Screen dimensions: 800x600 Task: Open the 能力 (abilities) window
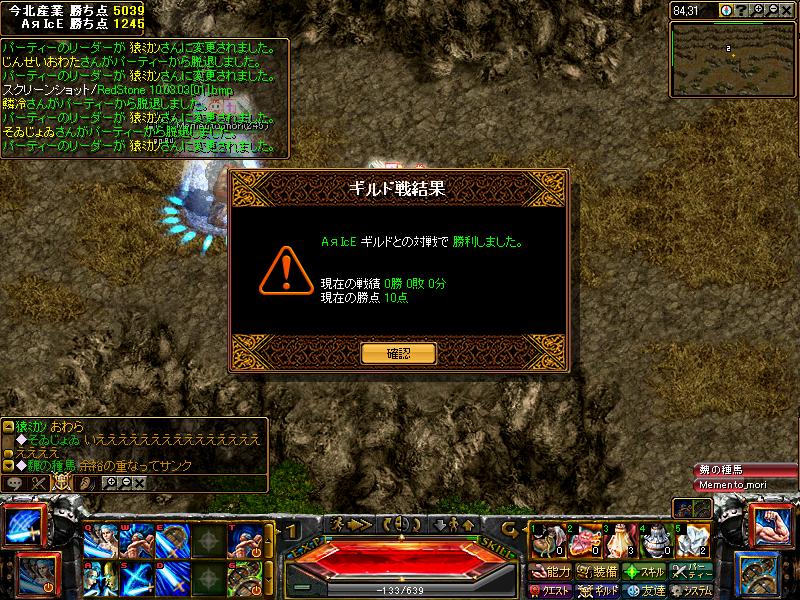click(x=552, y=572)
